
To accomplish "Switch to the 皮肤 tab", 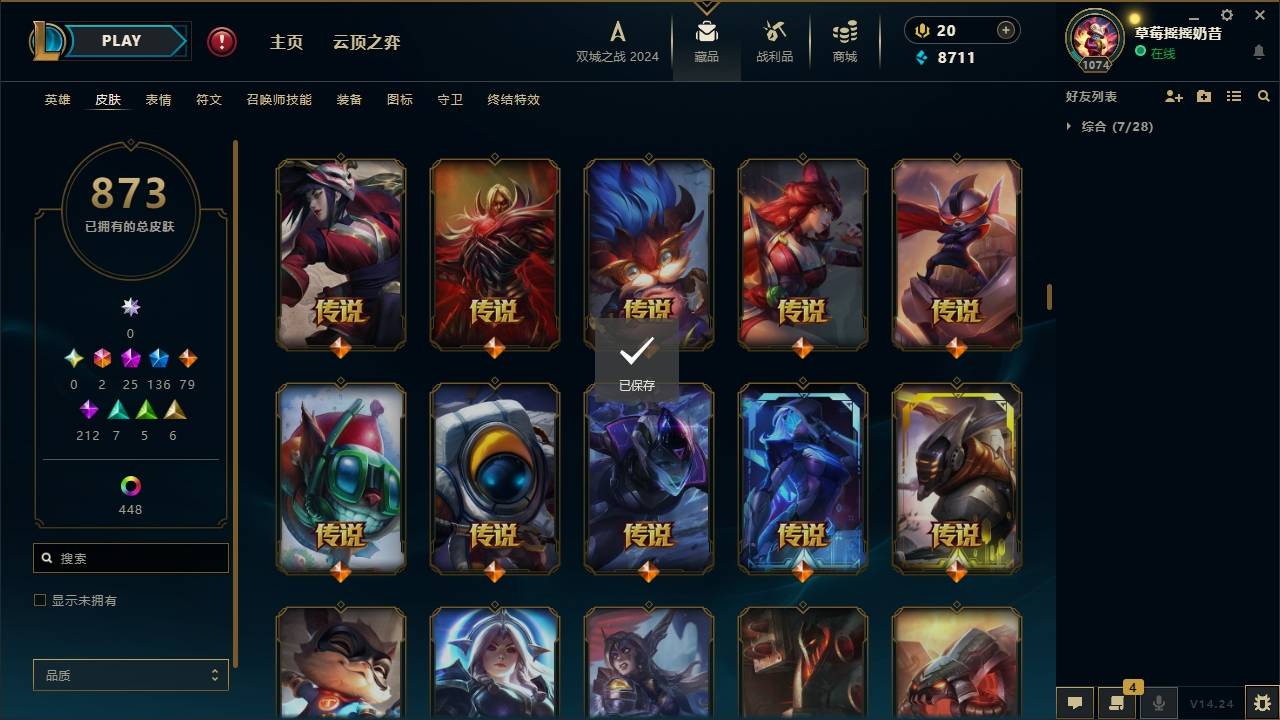I will 108,99.
